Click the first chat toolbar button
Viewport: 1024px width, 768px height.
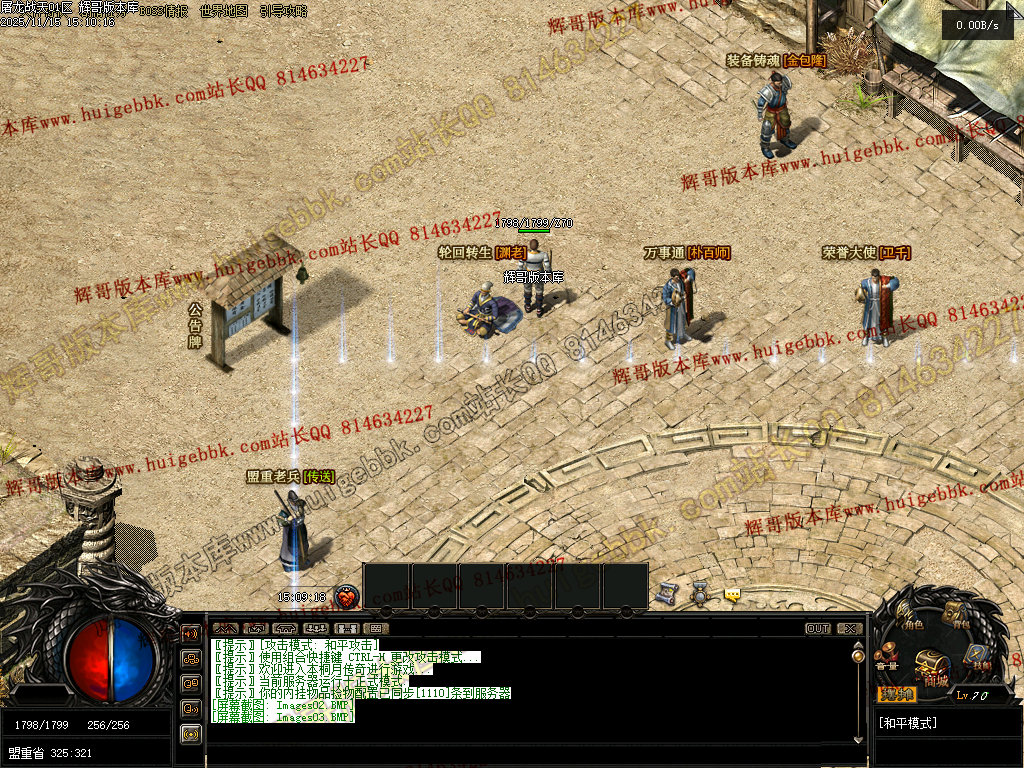click(x=226, y=628)
